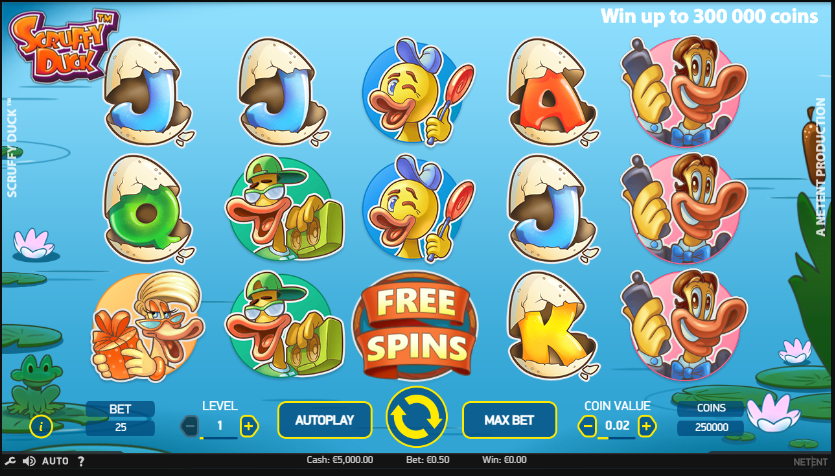Open game help via the question mark
835x476 pixels.
81,461
